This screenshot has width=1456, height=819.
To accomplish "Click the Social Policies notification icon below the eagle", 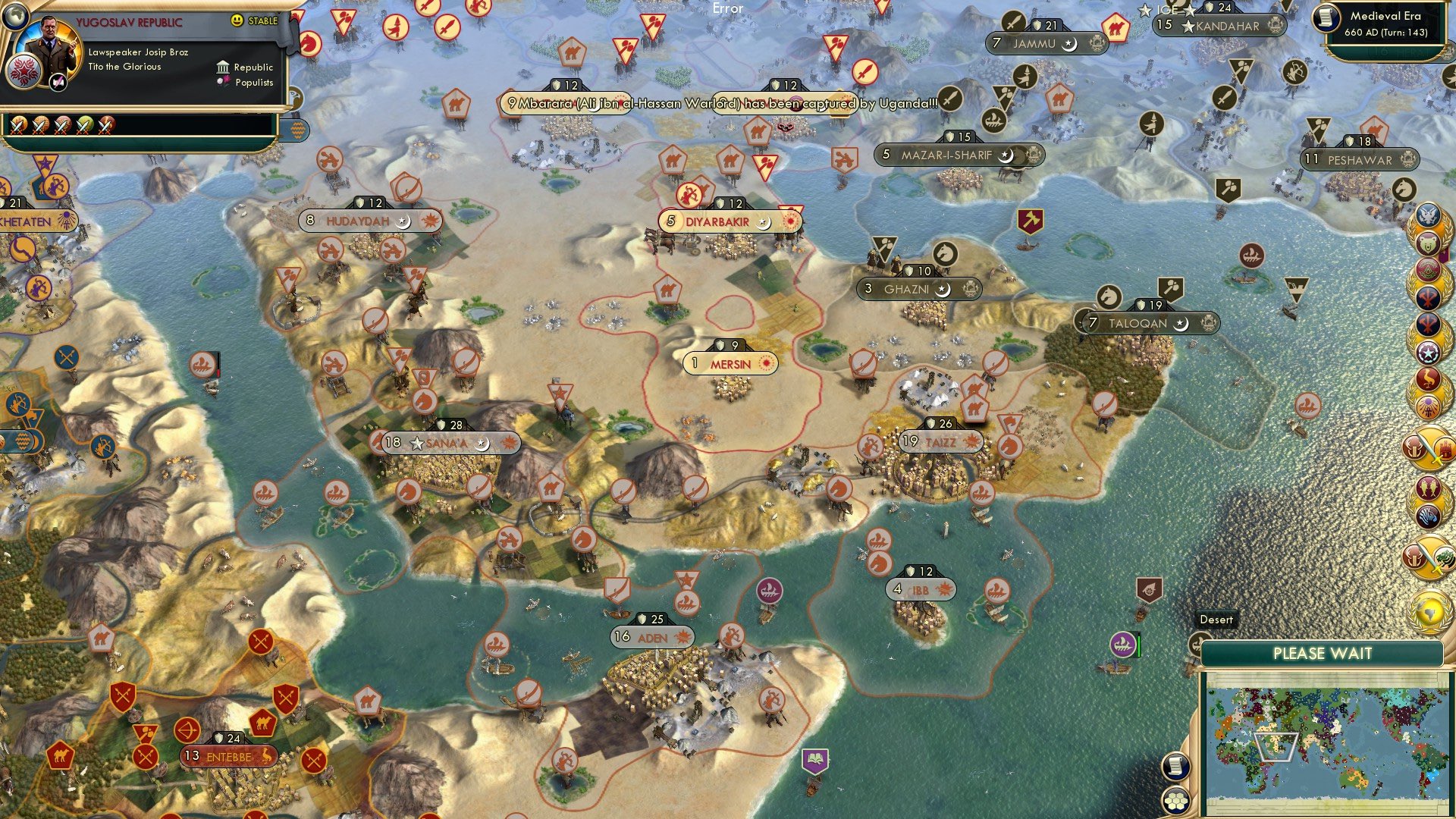I will 1429,244.
